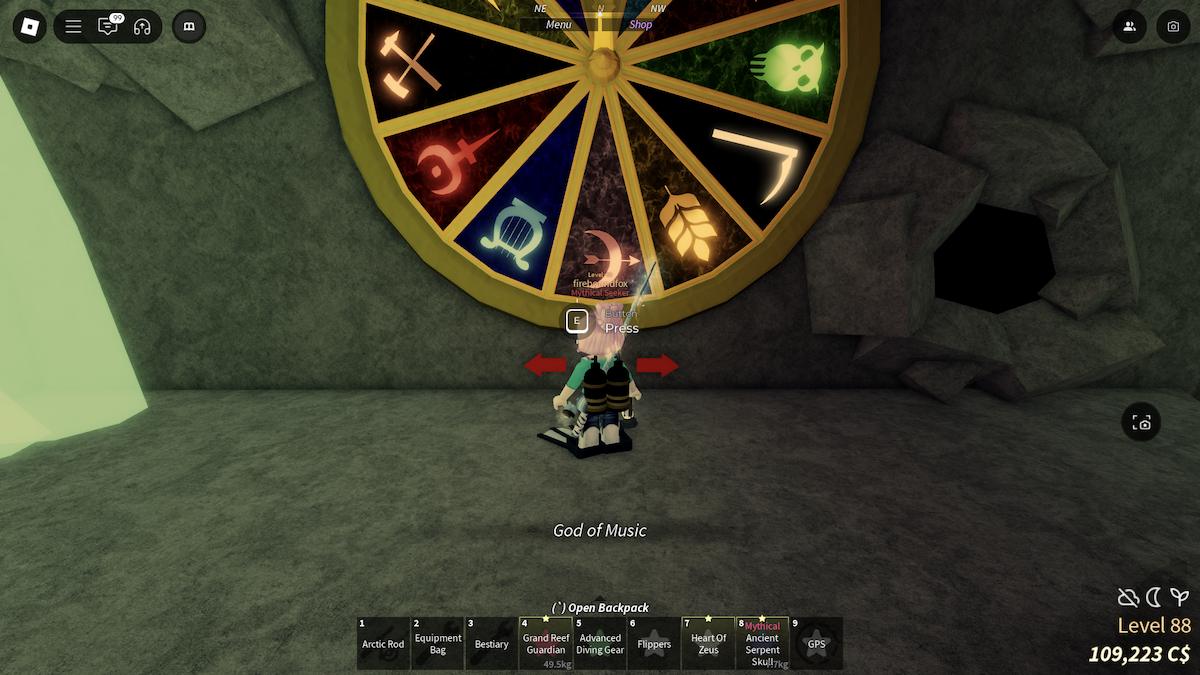The image size is (1200, 675).
Task: Select the Grand Reef Guardian fish slot
Action: [546, 643]
